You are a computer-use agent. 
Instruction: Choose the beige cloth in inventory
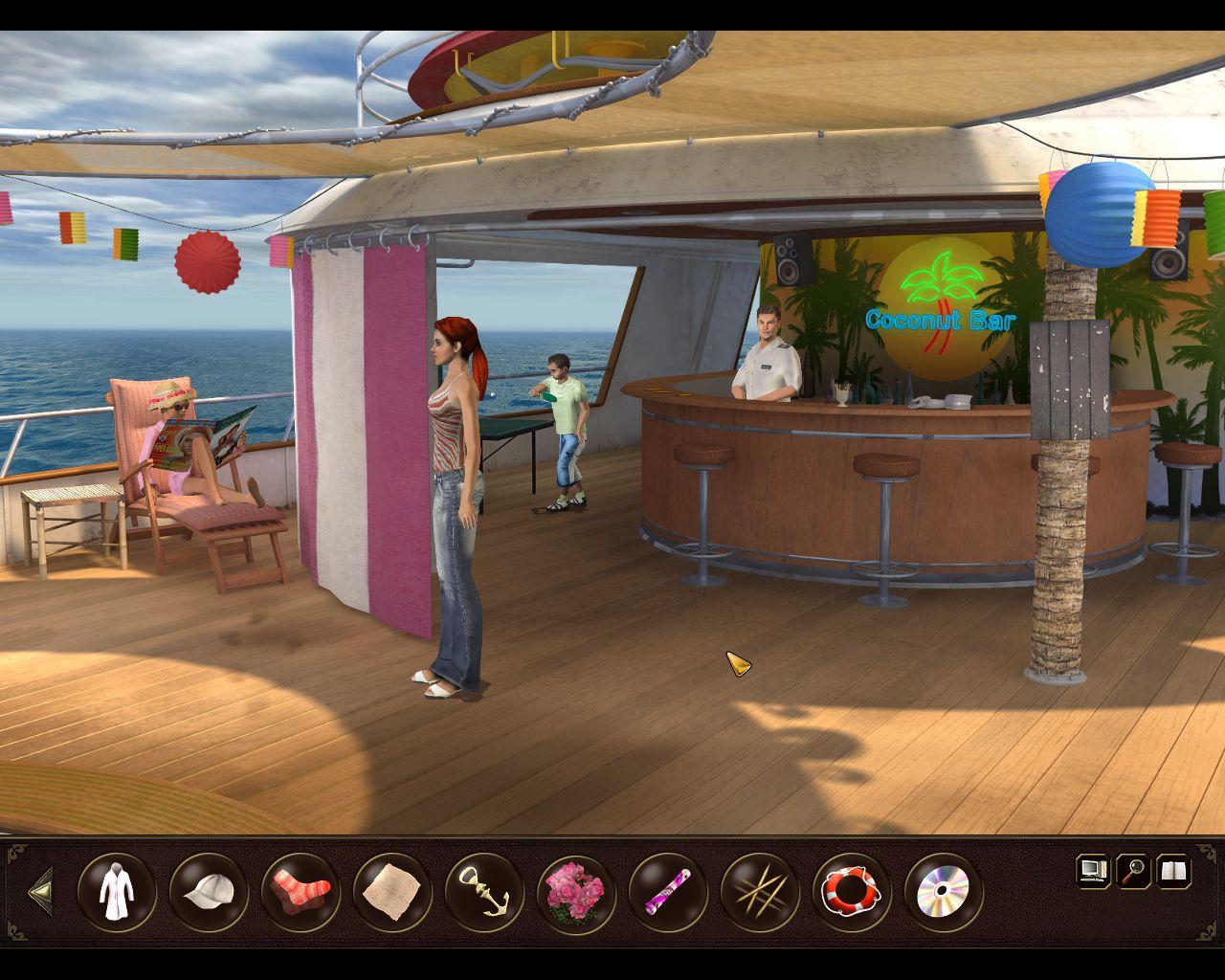tap(391, 892)
